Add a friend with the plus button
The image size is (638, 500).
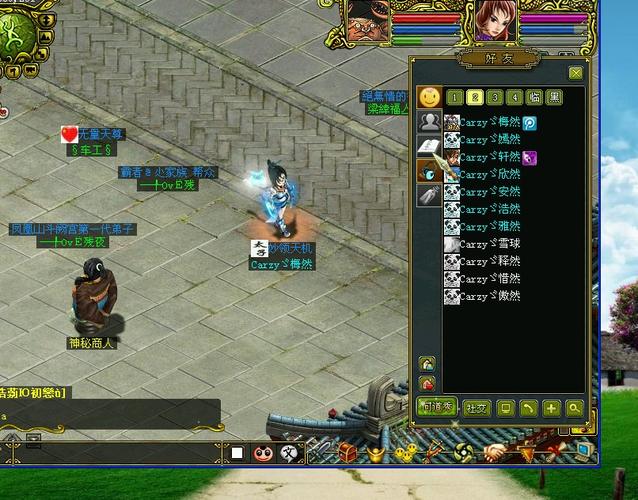(551, 408)
